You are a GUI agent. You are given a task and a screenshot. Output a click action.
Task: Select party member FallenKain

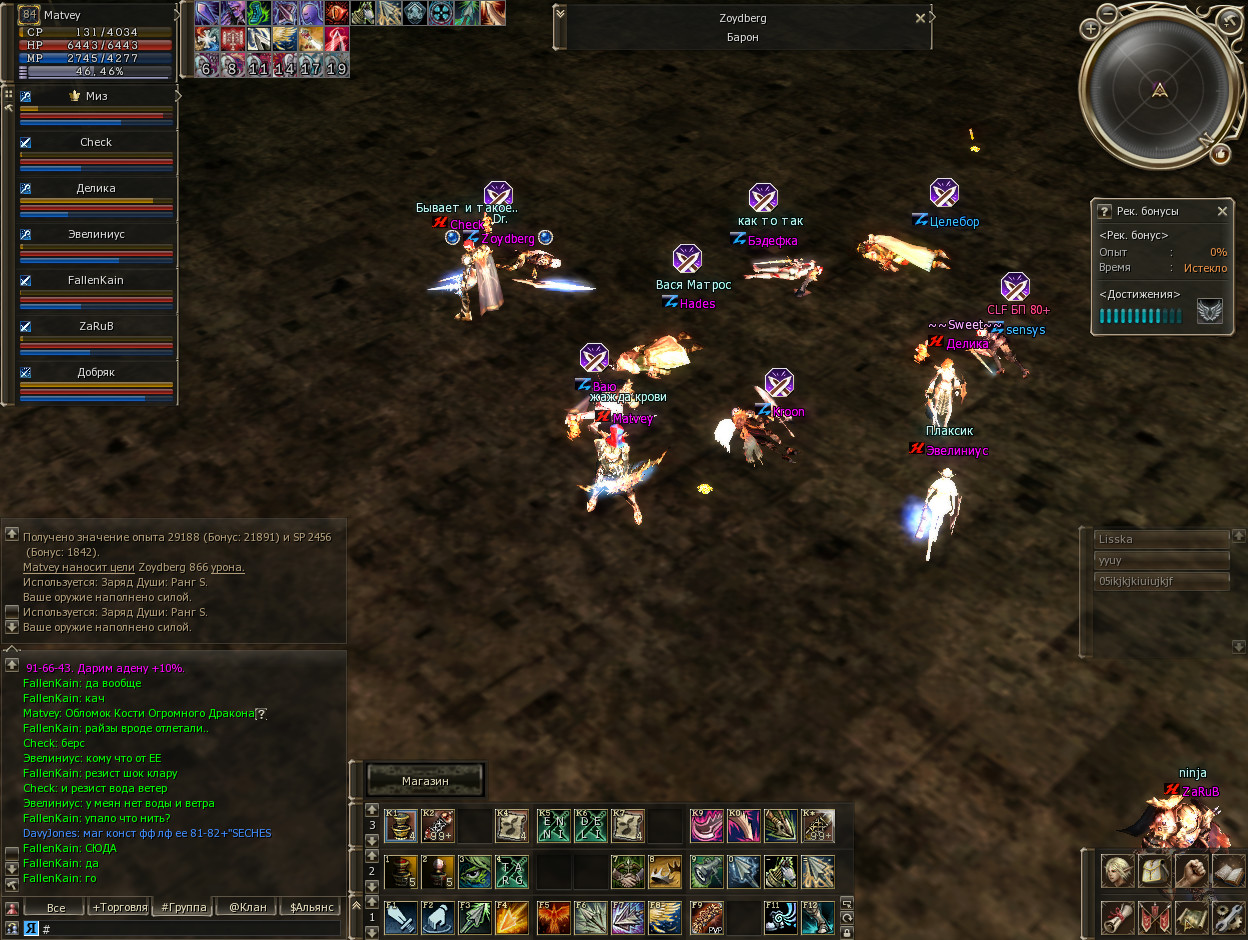coord(96,281)
